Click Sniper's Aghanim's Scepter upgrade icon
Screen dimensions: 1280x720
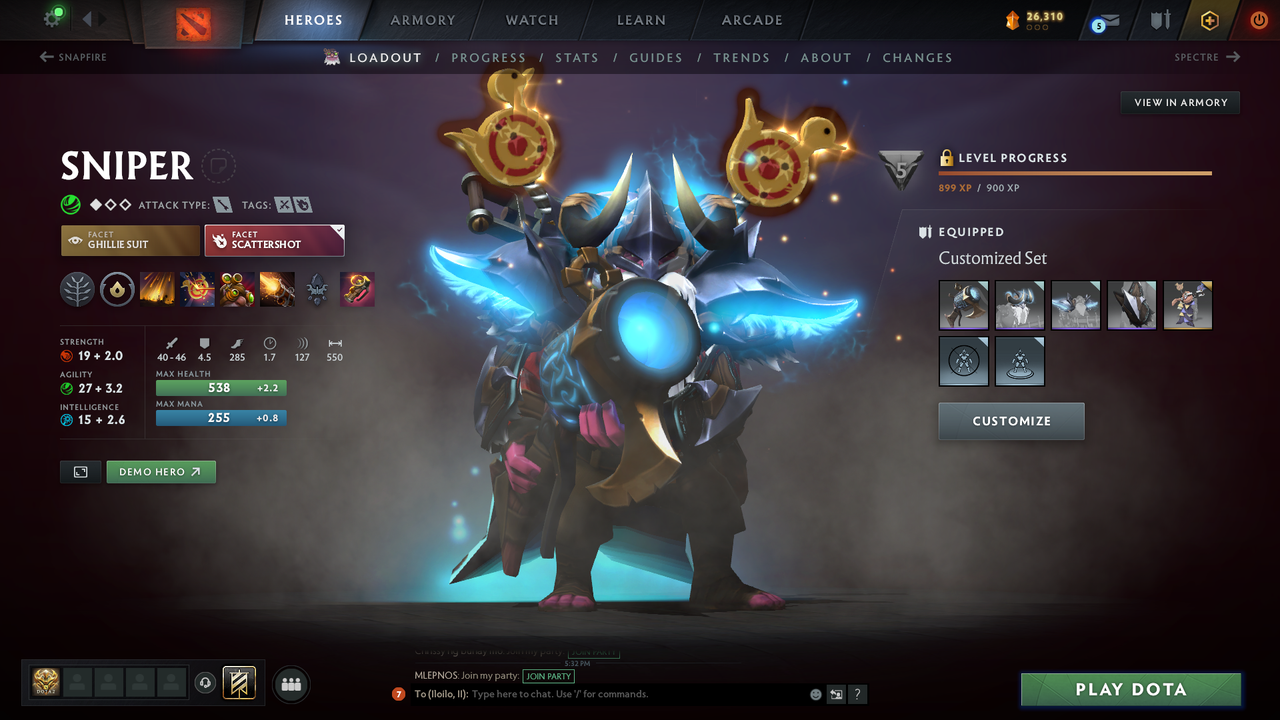click(x=357, y=289)
